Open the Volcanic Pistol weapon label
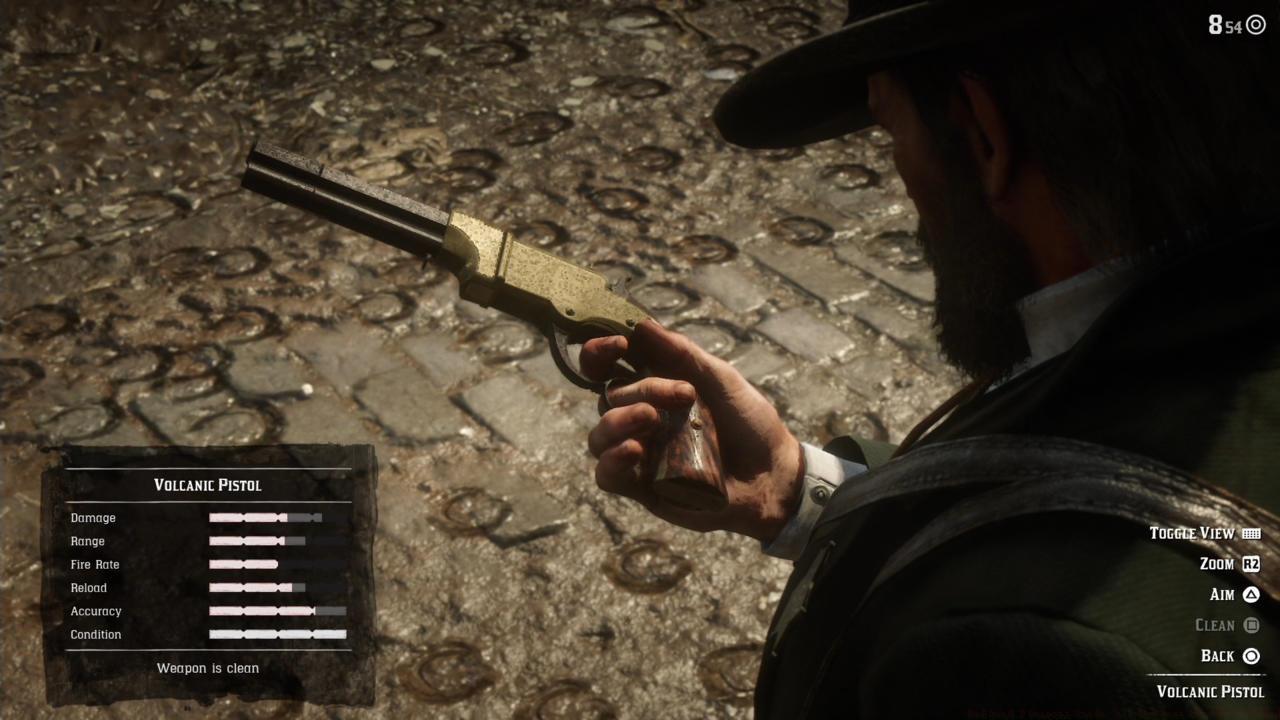 pyautogui.click(x=1210, y=691)
